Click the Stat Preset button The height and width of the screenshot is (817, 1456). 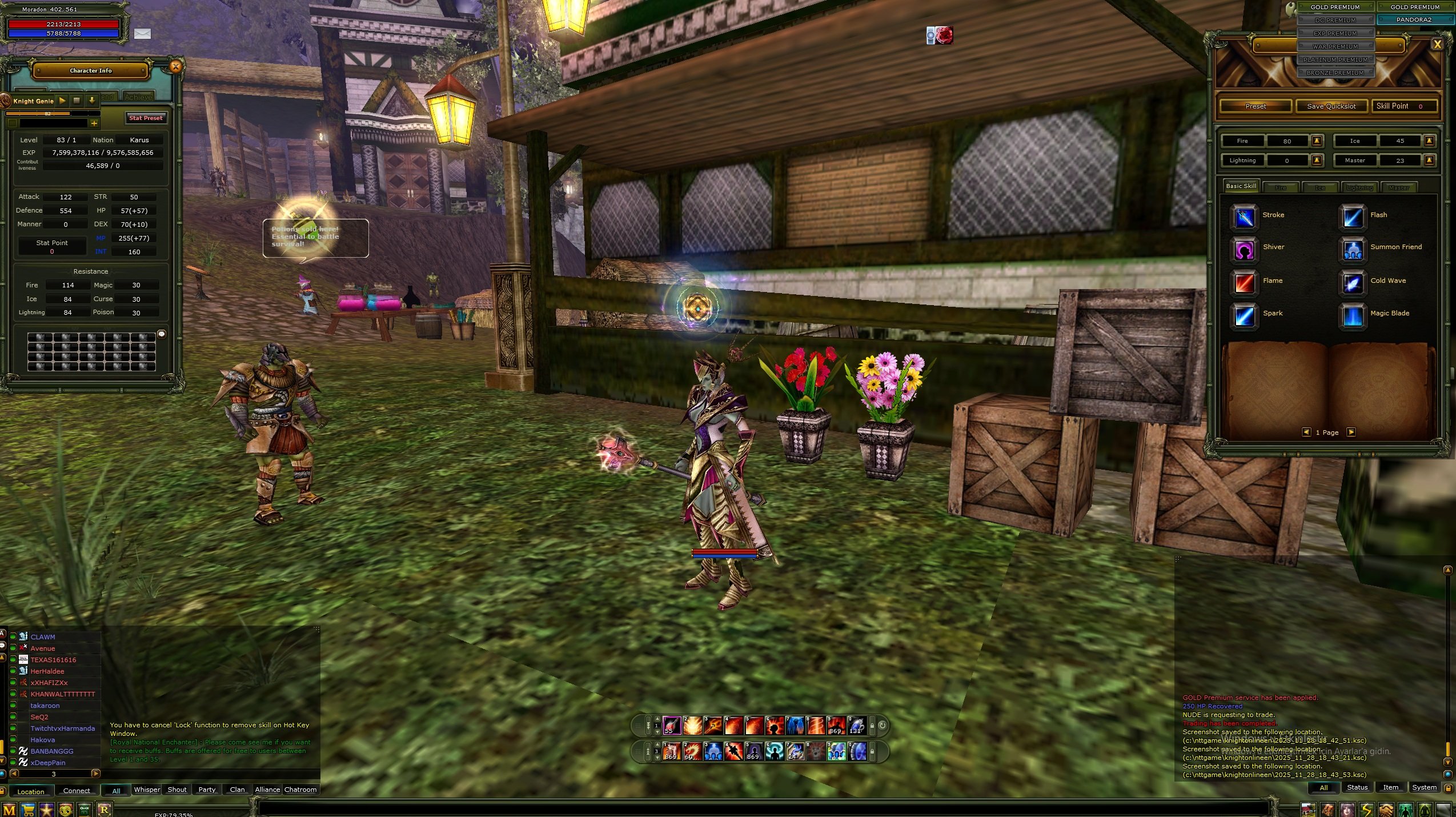click(x=146, y=118)
